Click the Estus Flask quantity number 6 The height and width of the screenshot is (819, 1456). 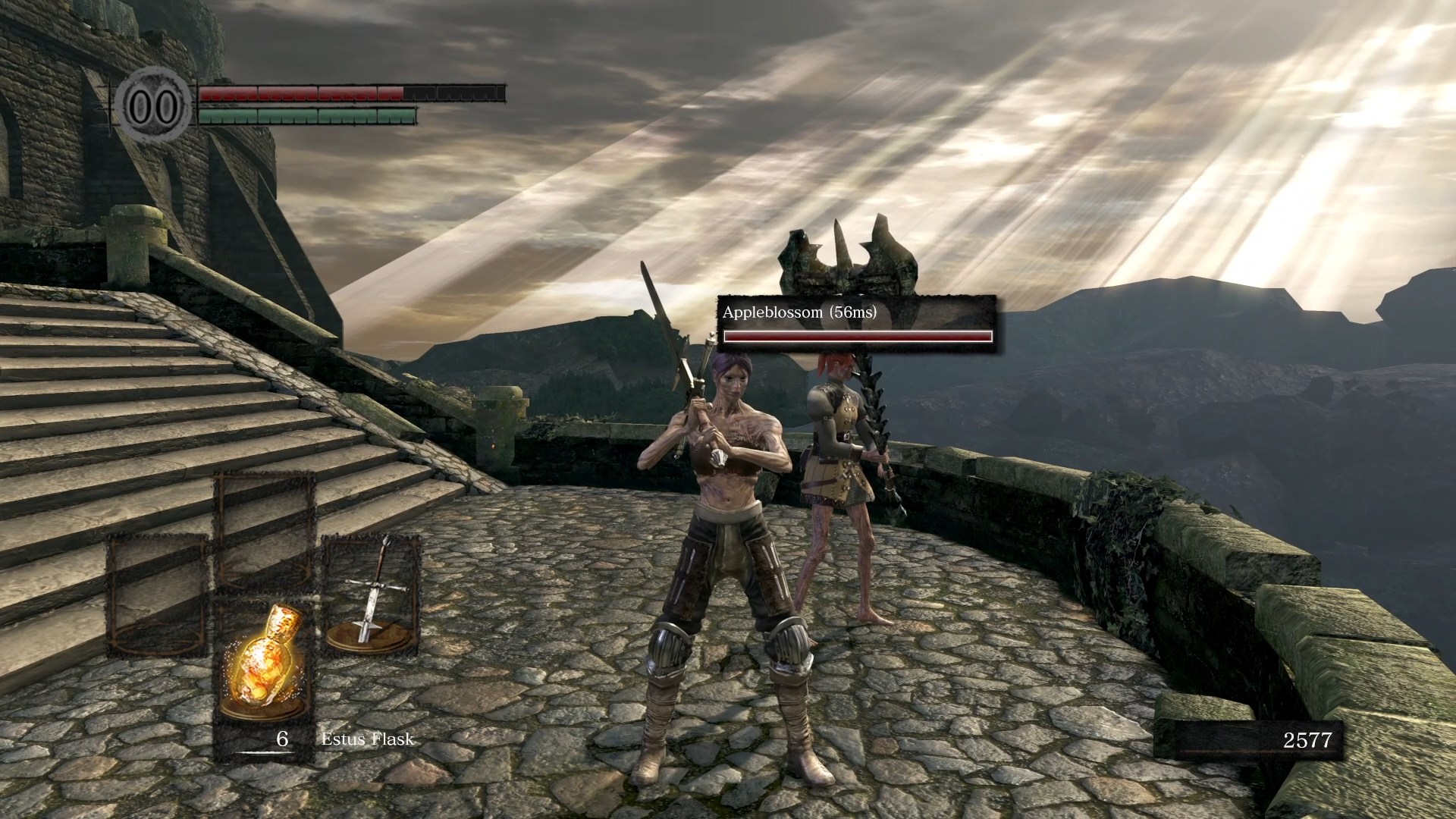(281, 737)
